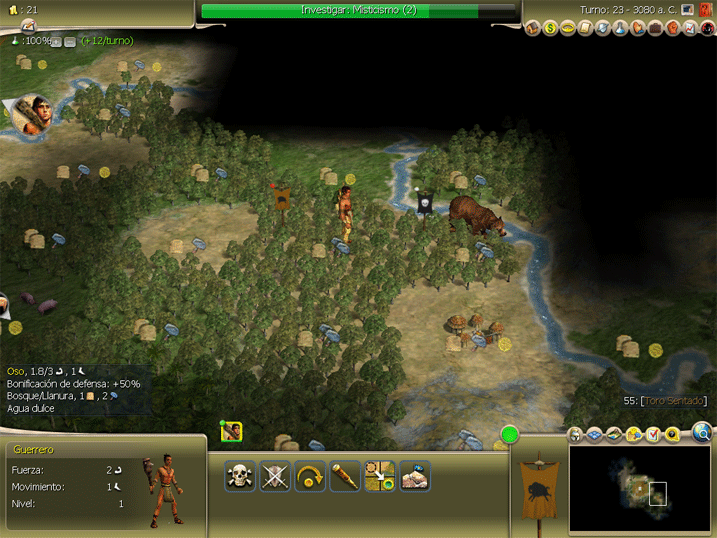Activate the explore spyglass command

point(345,476)
